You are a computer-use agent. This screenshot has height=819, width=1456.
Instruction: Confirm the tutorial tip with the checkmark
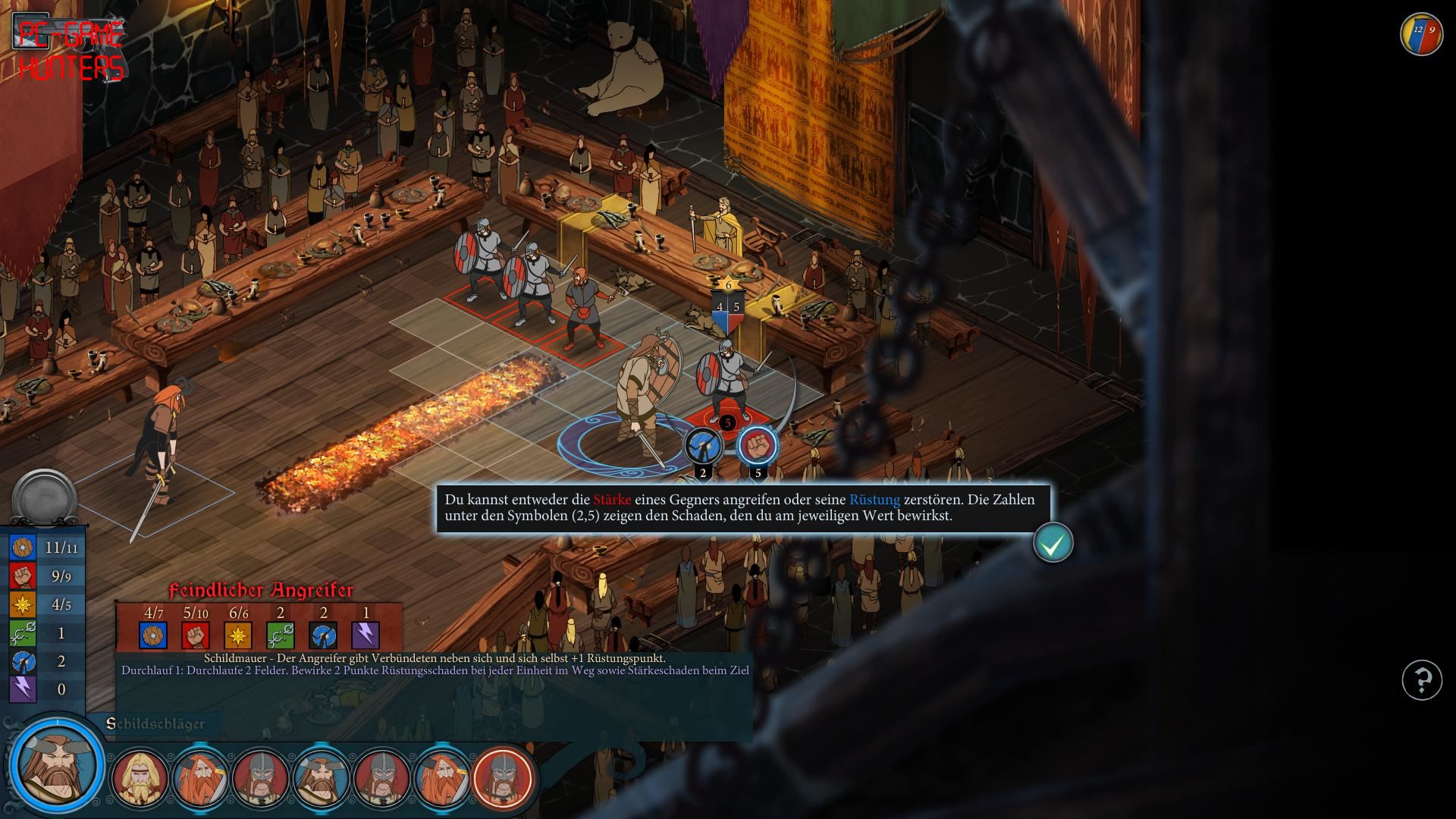point(1053,542)
